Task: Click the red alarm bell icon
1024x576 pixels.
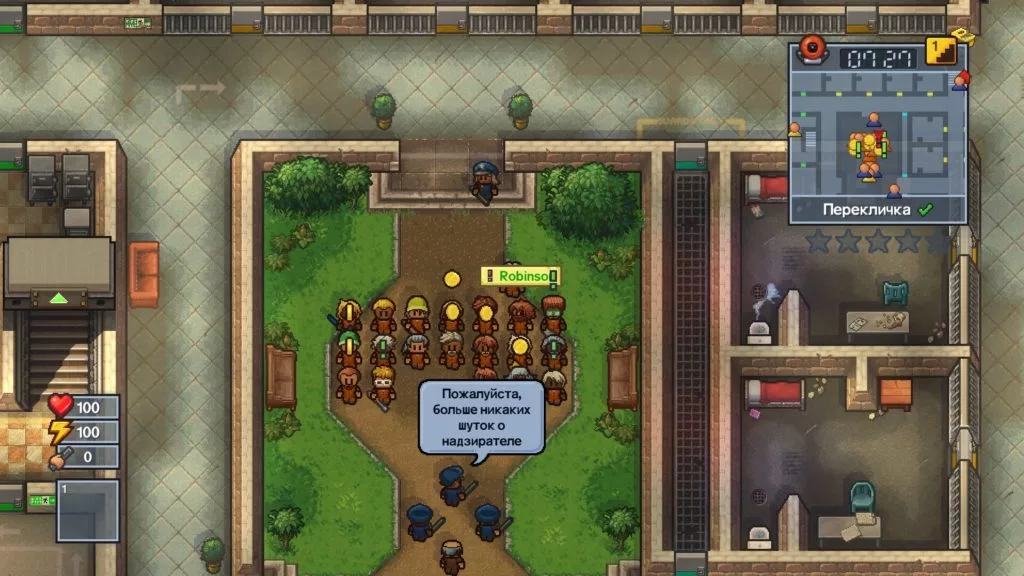Action: point(810,53)
